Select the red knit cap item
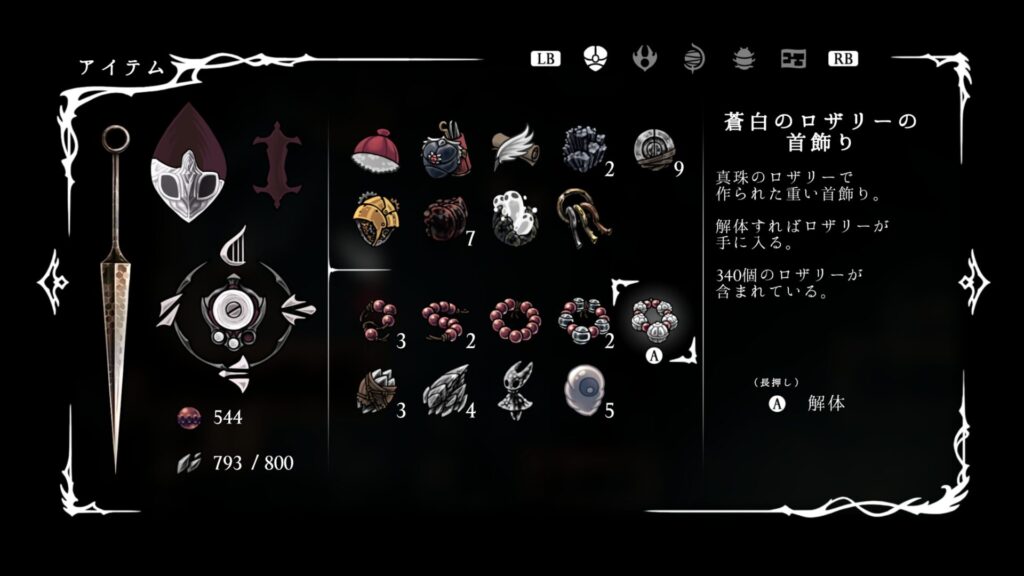Image resolution: width=1024 pixels, height=576 pixels. click(x=375, y=152)
